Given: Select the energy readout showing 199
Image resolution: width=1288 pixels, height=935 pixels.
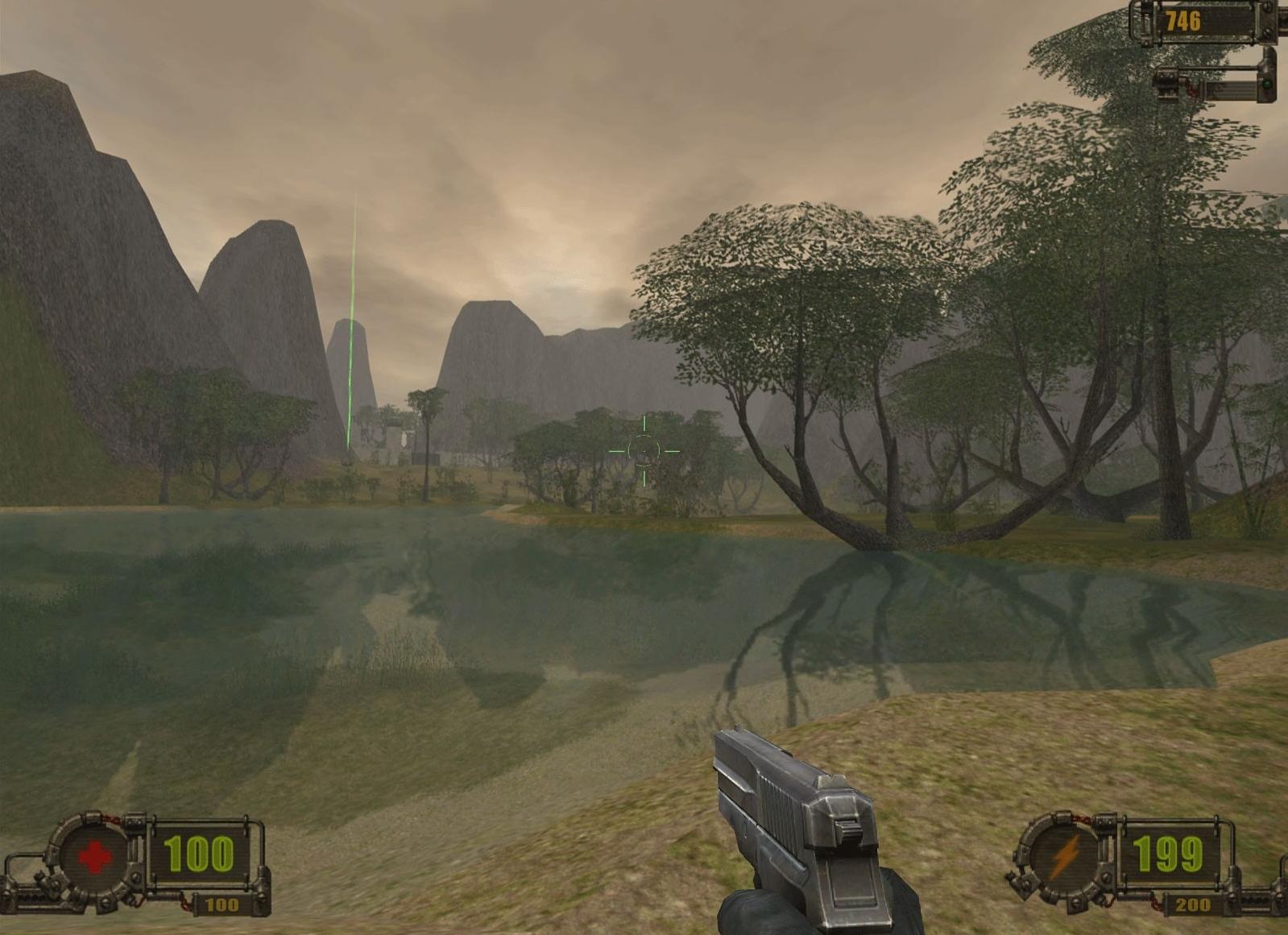Looking at the screenshot, I should 1172,852.
